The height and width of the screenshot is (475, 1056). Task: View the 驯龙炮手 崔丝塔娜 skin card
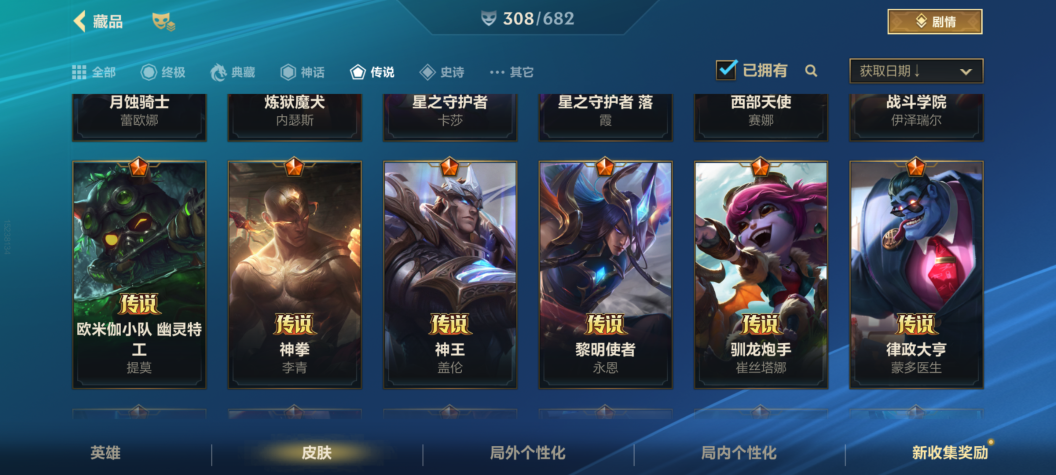coord(761,275)
